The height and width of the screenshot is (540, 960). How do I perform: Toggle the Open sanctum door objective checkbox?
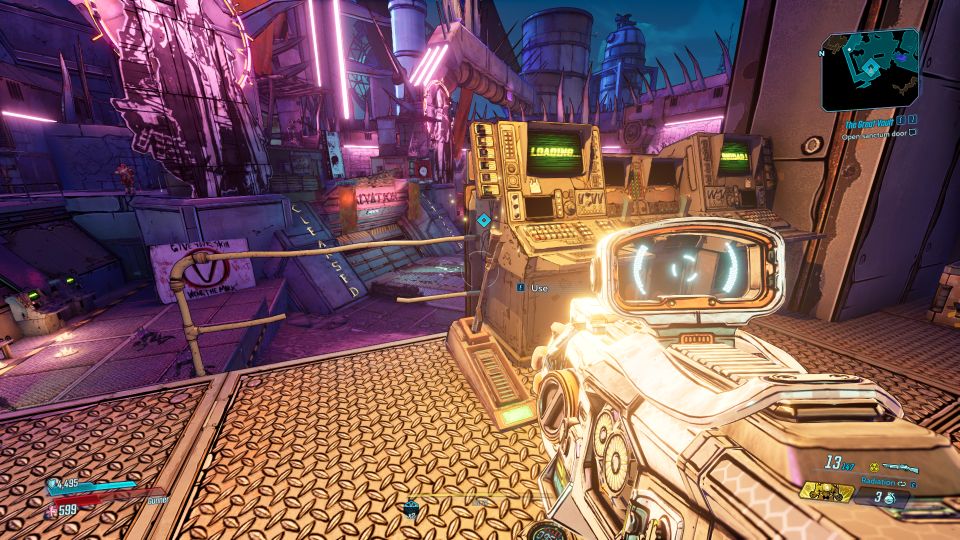pos(914,132)
